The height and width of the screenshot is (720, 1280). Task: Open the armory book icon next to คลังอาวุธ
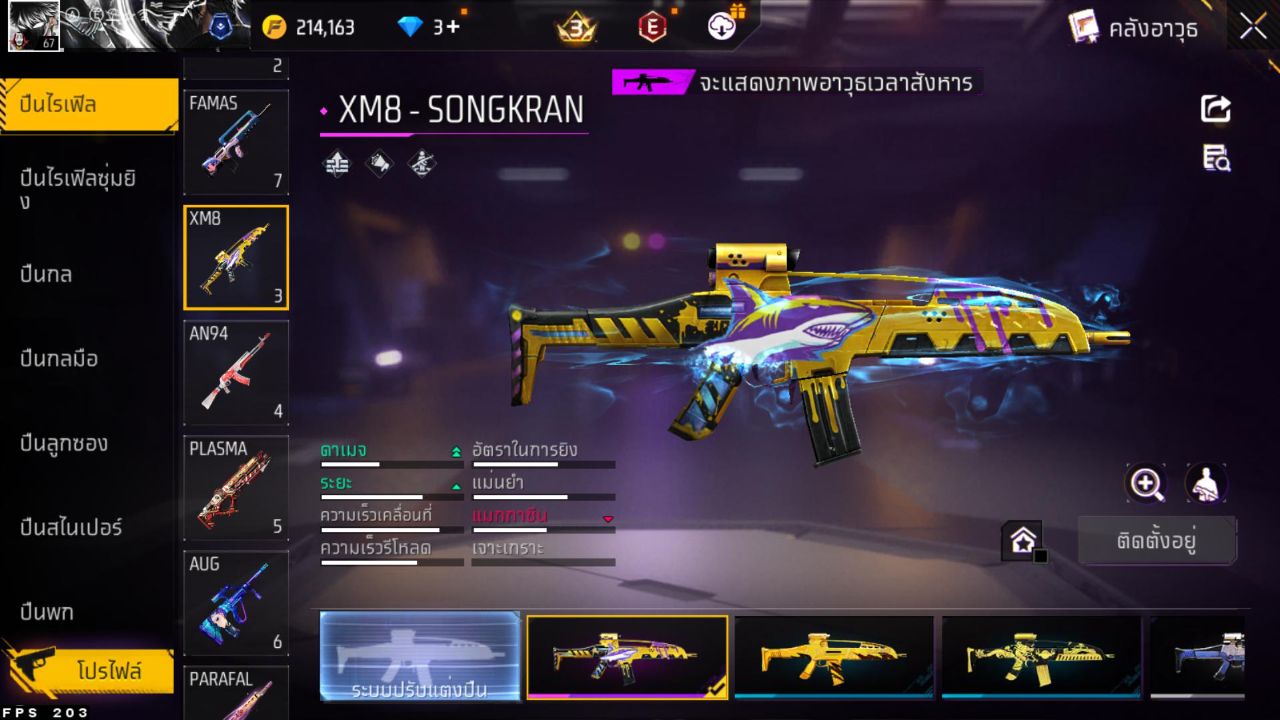[x=1084, y=27]
